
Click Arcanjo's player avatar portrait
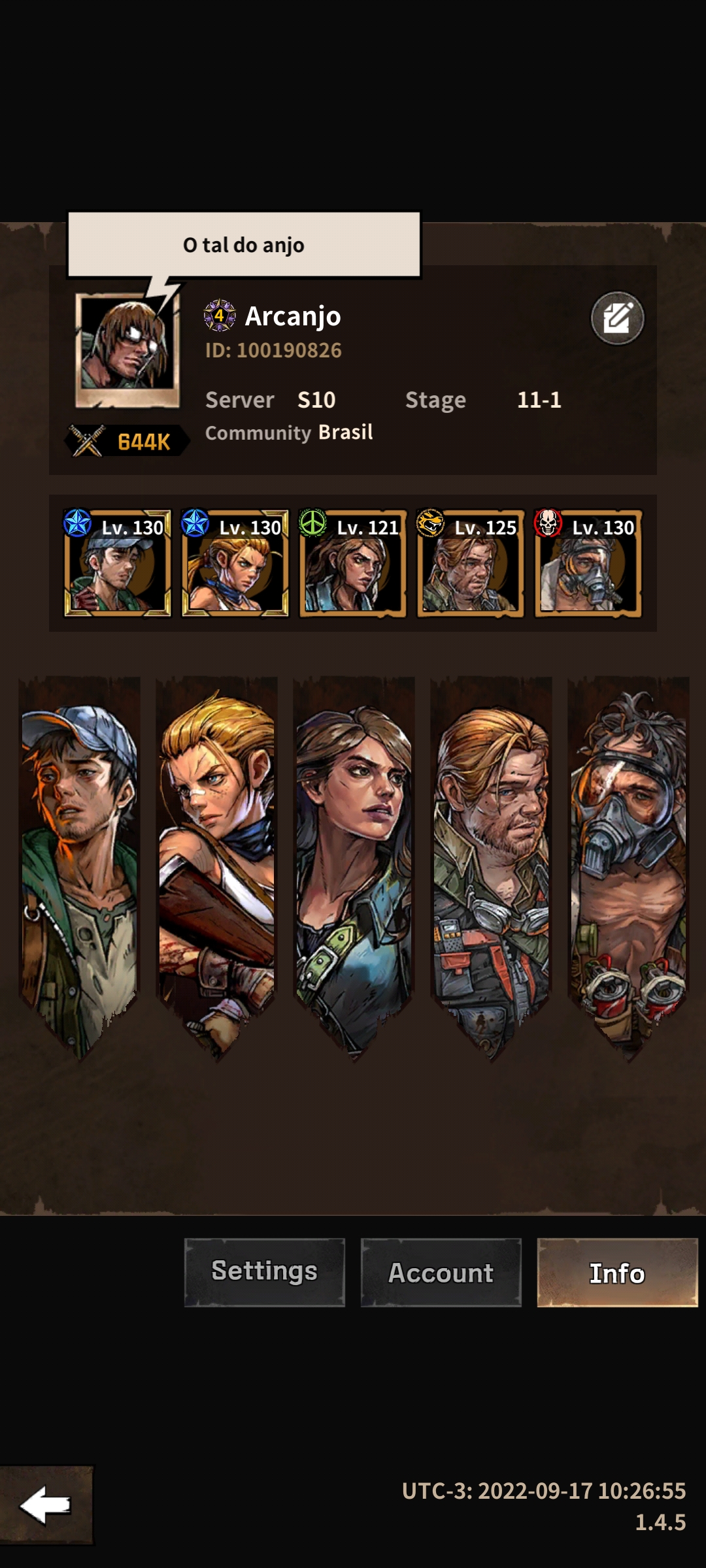(127, 350)
